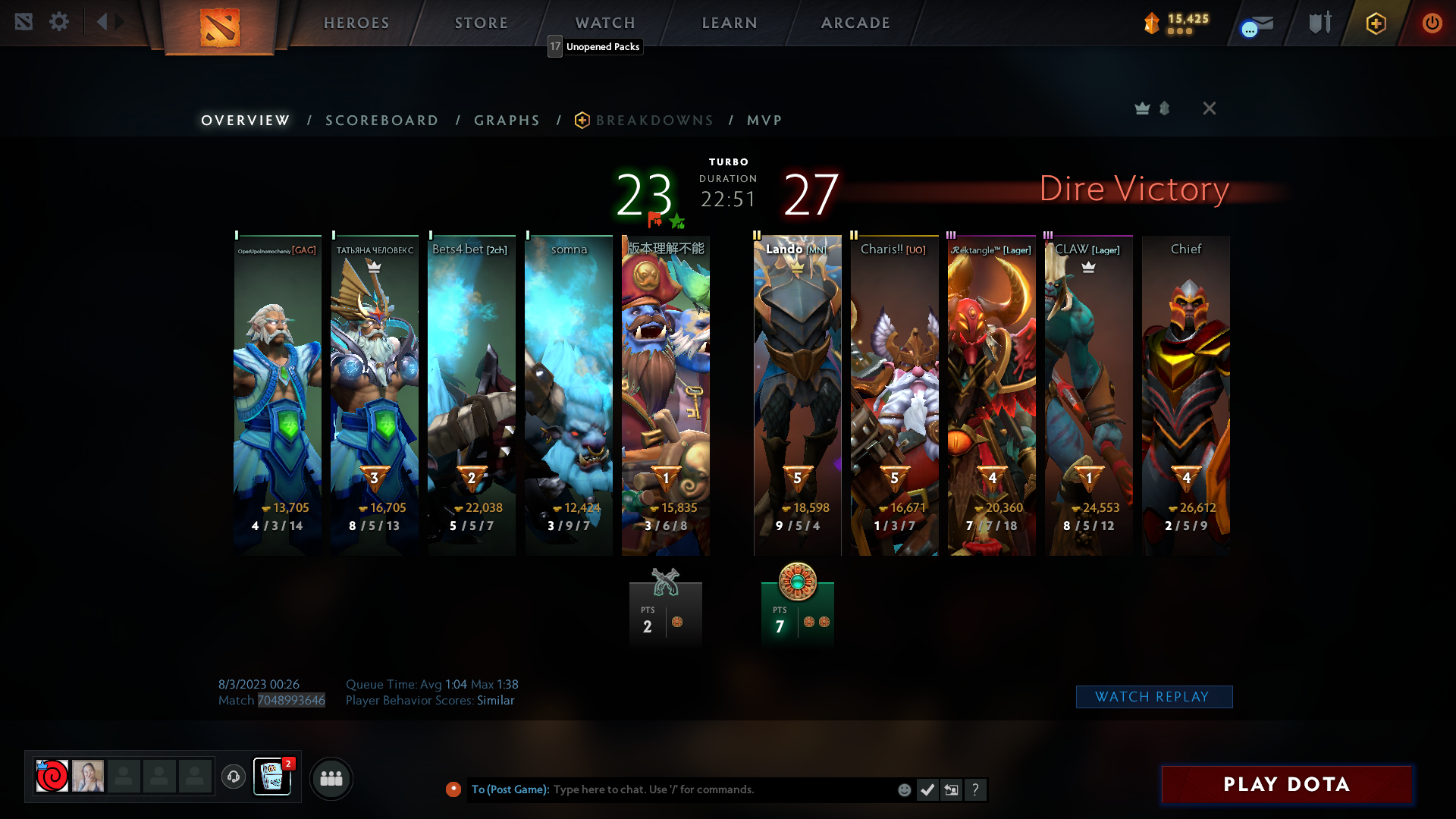Expand the 17 Unopened Packs notification
The height and width of the screenshot is (819, 1456).
(595, 47)
